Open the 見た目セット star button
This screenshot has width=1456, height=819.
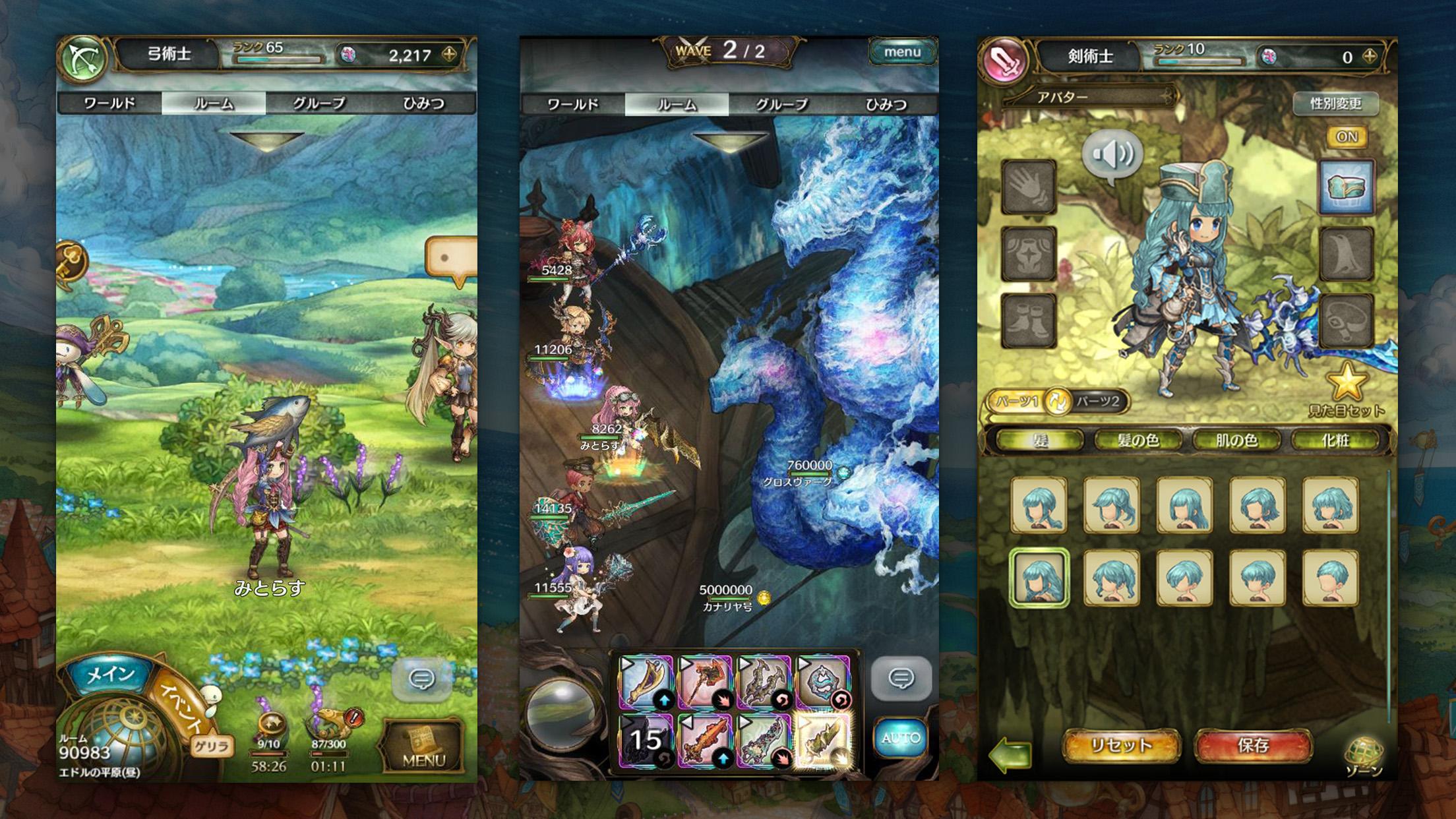click(x=1346, y=389)
